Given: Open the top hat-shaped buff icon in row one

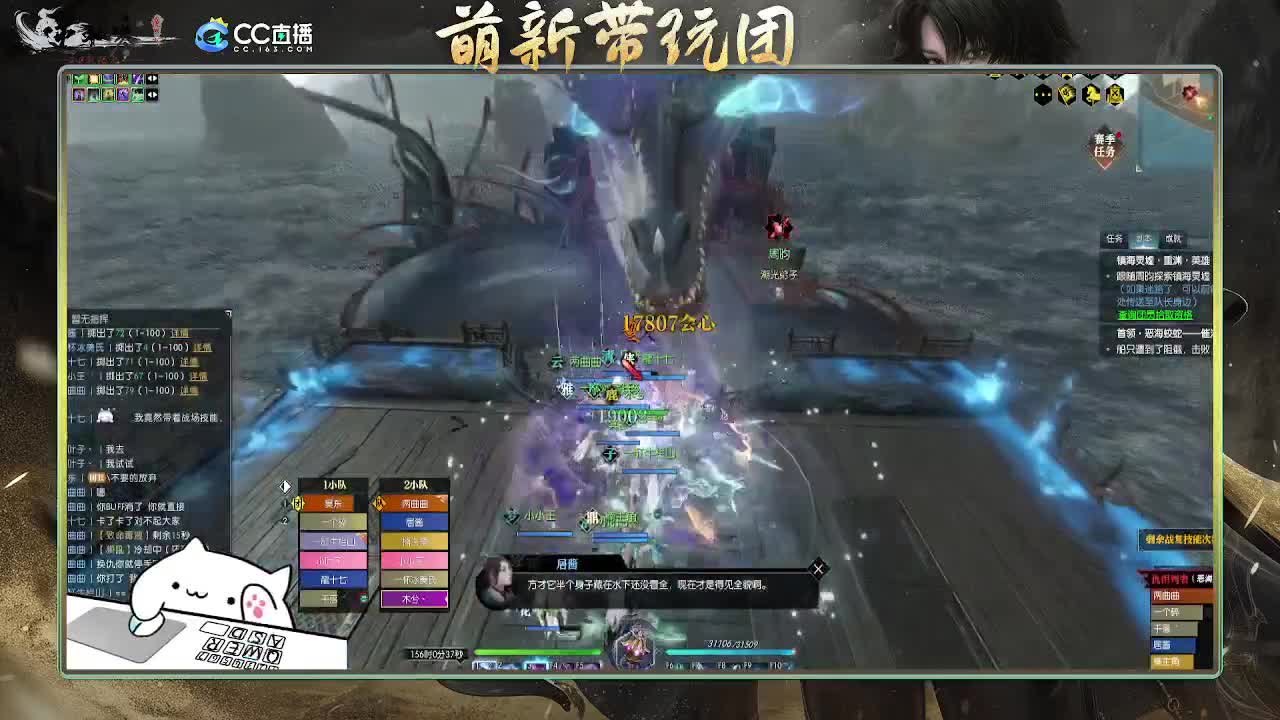Looking at the screenshot, I should [108, 78].
